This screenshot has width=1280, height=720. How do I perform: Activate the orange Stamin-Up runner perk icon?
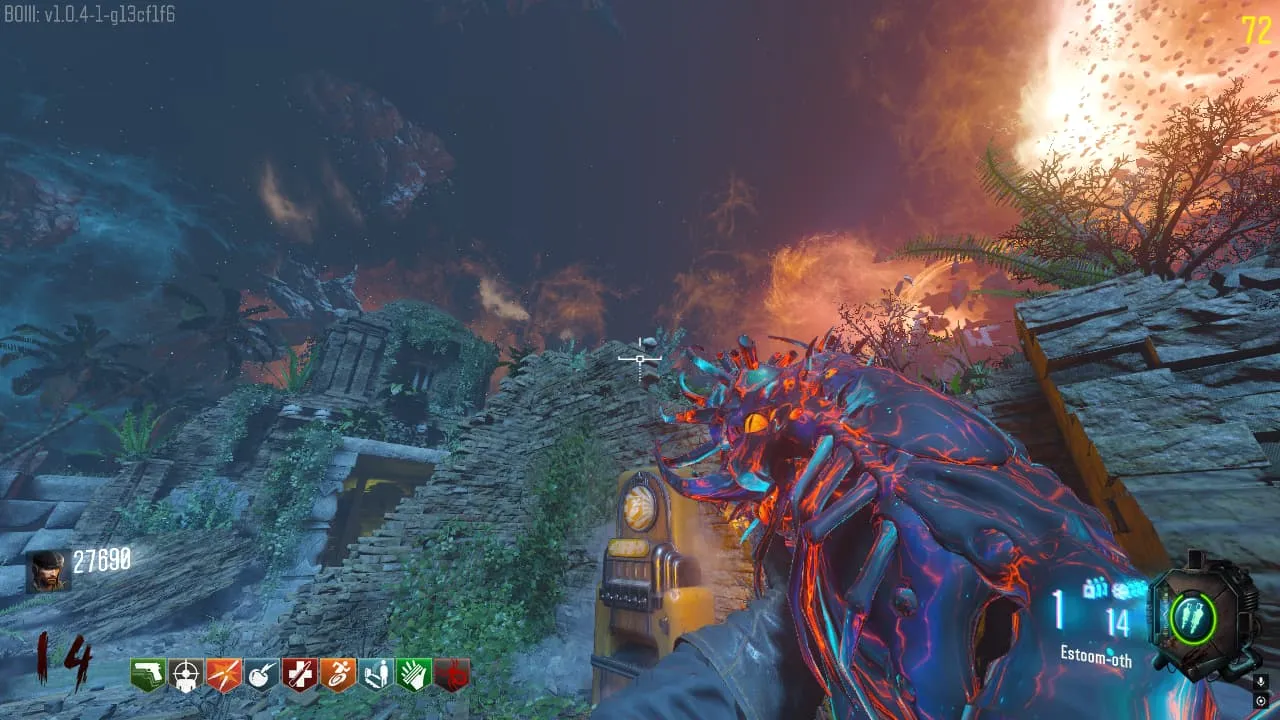338,675
